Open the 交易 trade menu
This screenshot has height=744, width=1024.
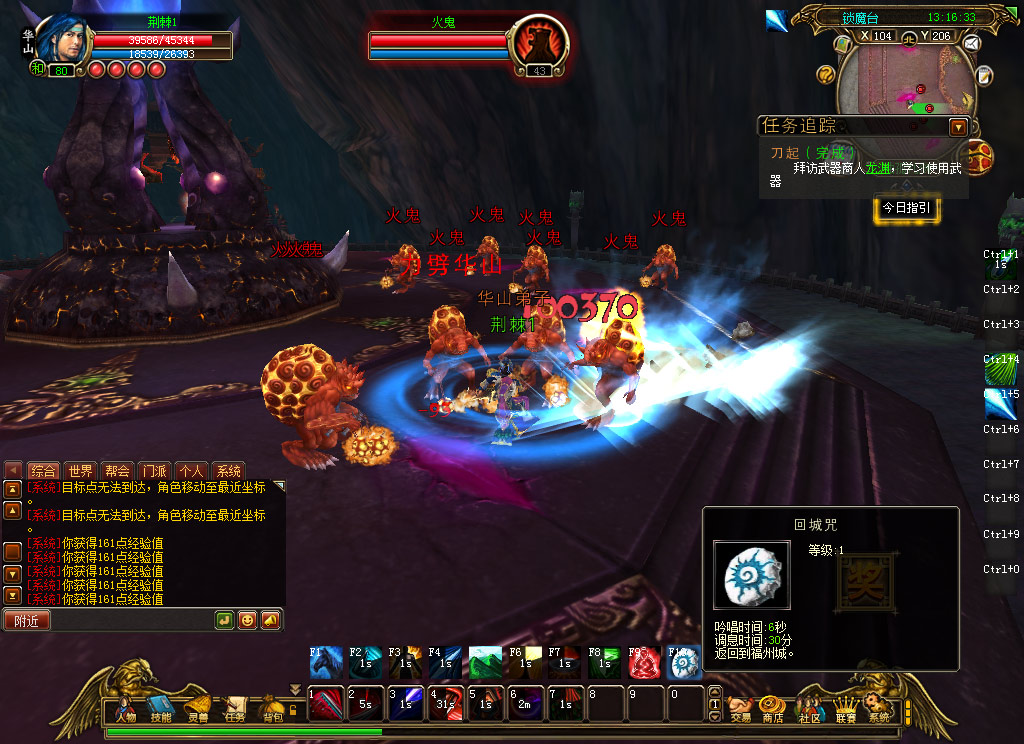[740, 709]
